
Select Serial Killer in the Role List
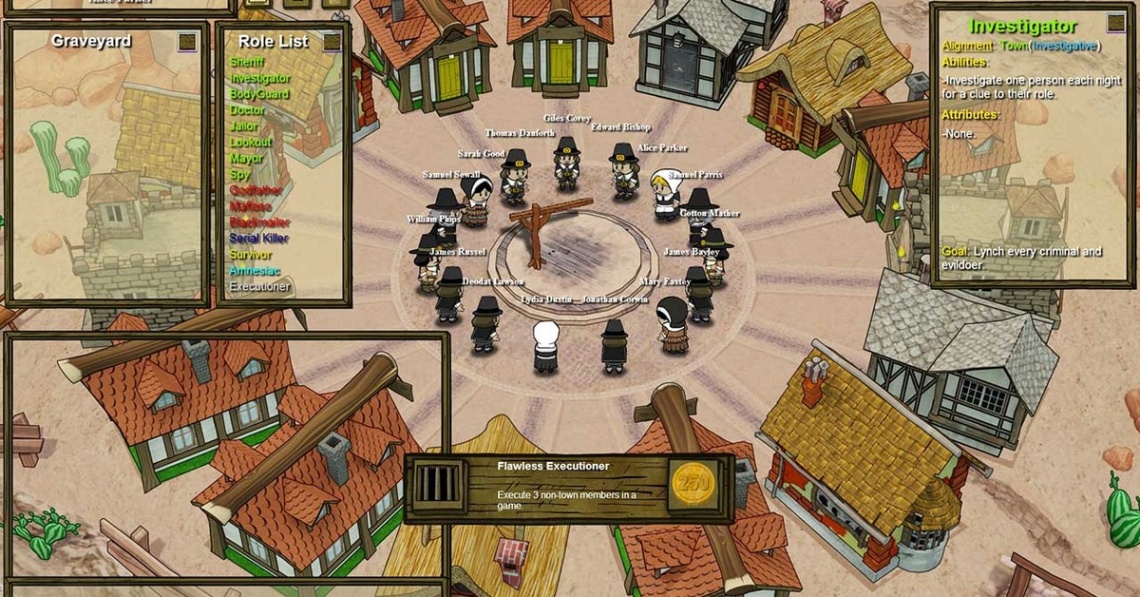260,238
